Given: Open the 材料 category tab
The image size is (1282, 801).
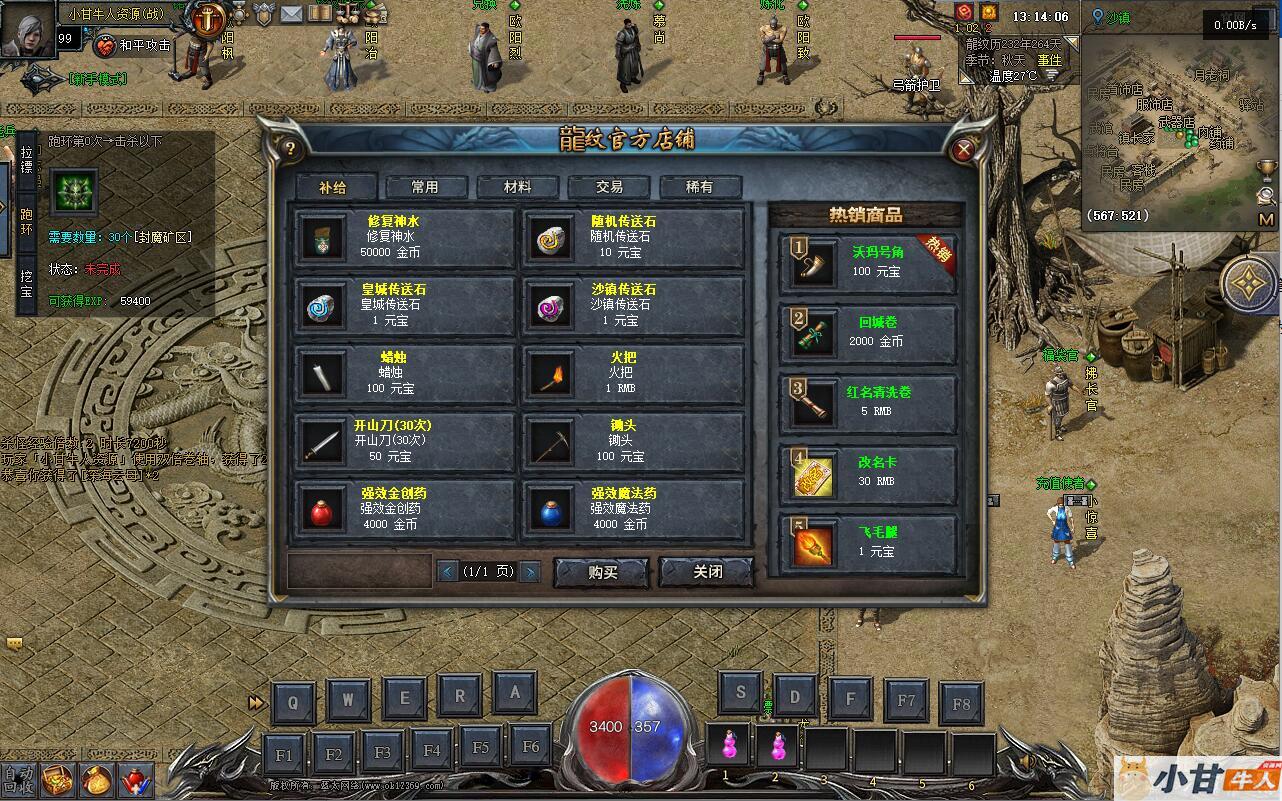Looking at the screenshot, I should pyautogui.click(x=517, y=187).
